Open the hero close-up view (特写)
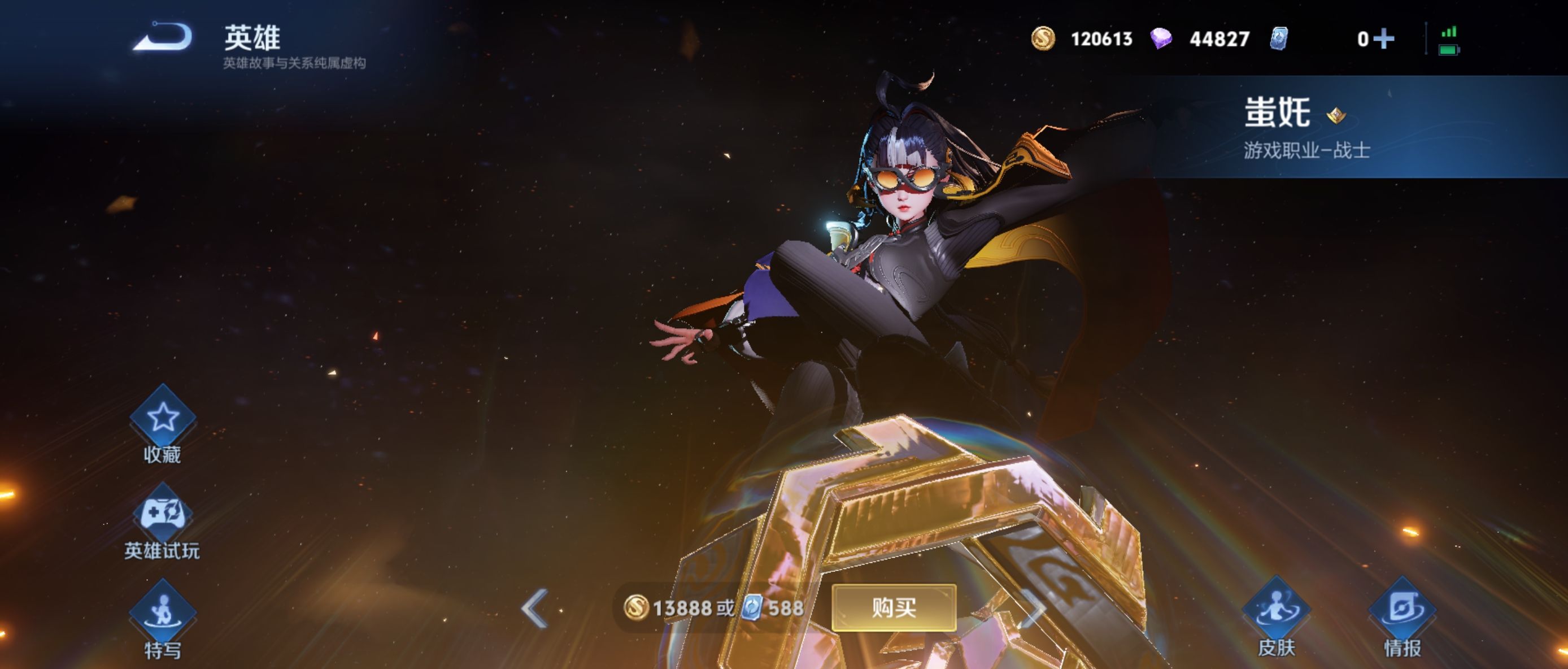Screen dimensions: 1568x669 tap(163, 611)
